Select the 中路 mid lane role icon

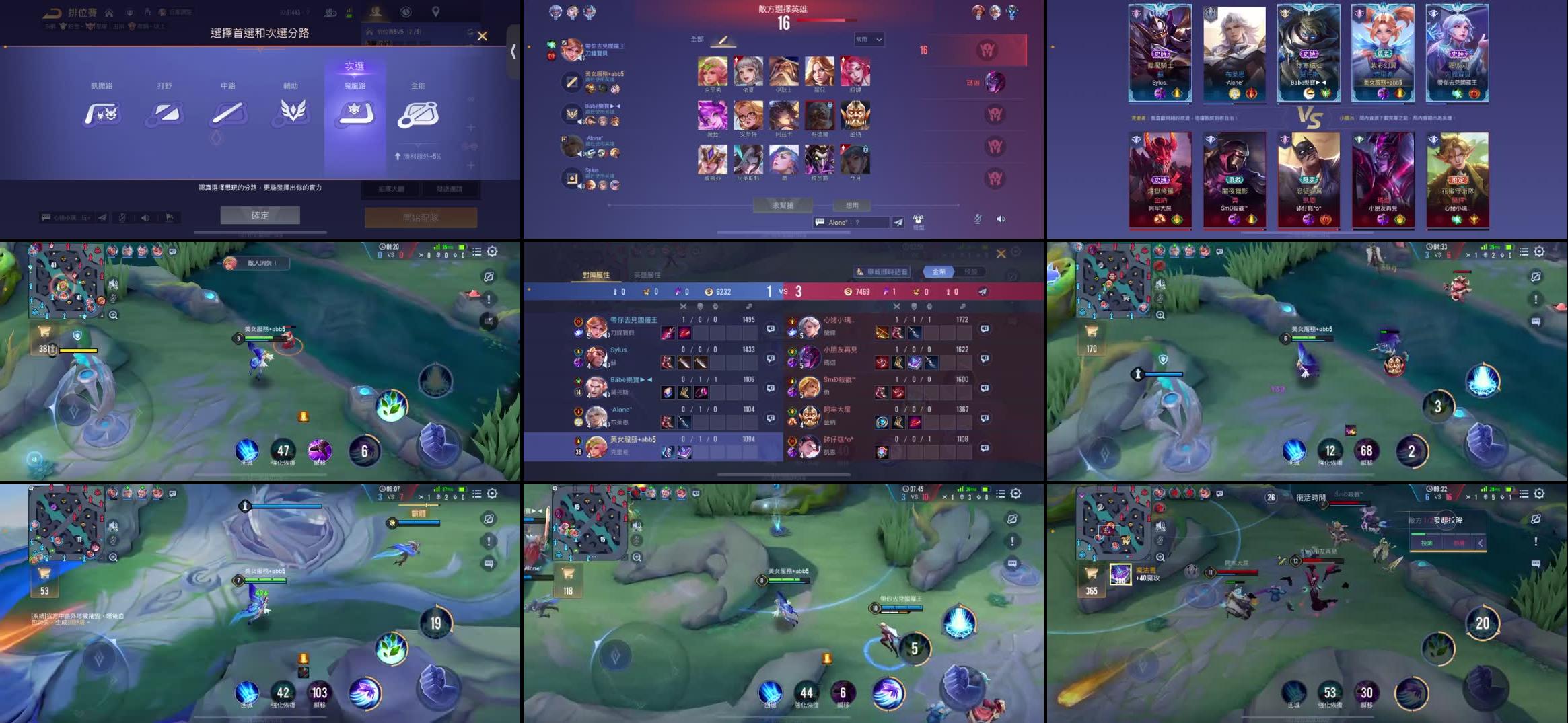click(x=228, y=114)
